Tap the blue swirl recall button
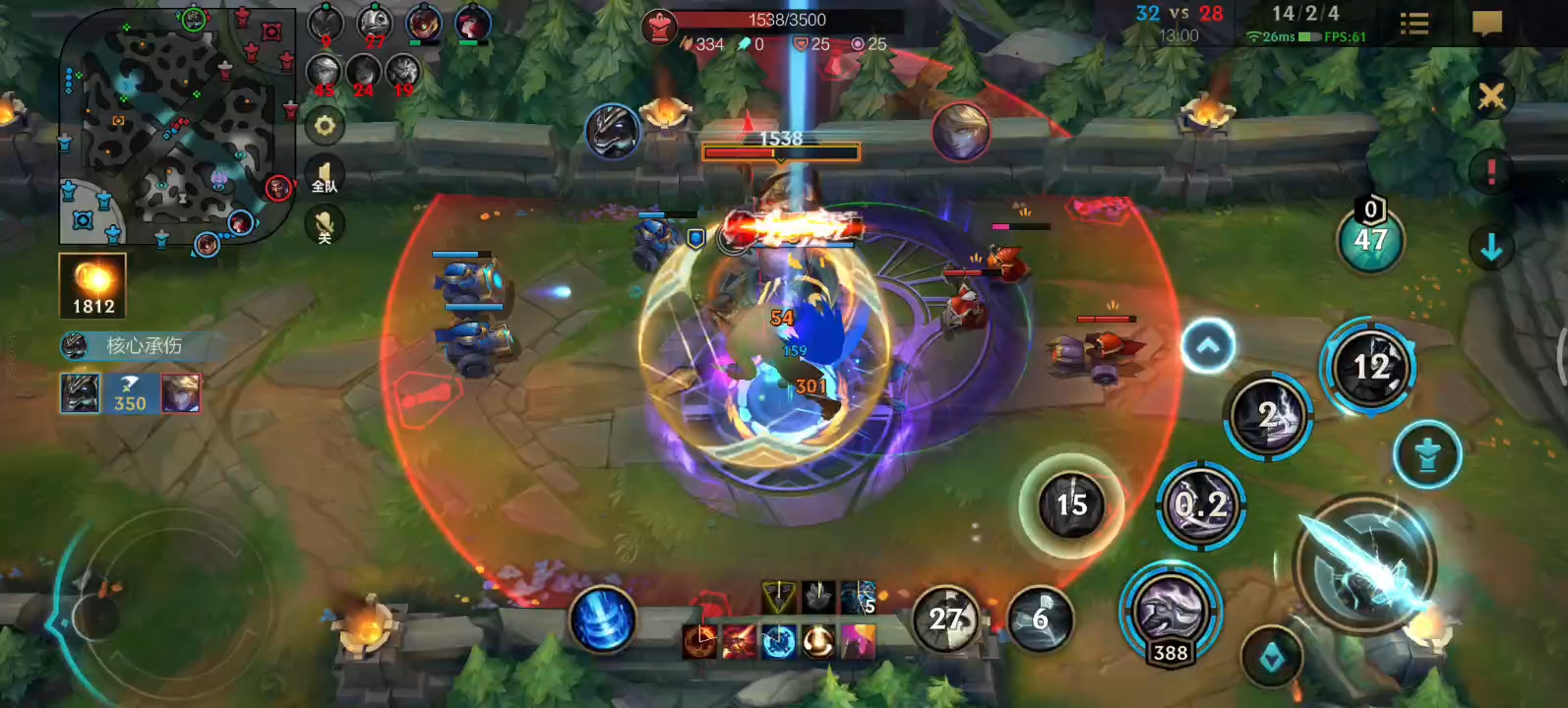1568x708 pixels. click(602, 619)
